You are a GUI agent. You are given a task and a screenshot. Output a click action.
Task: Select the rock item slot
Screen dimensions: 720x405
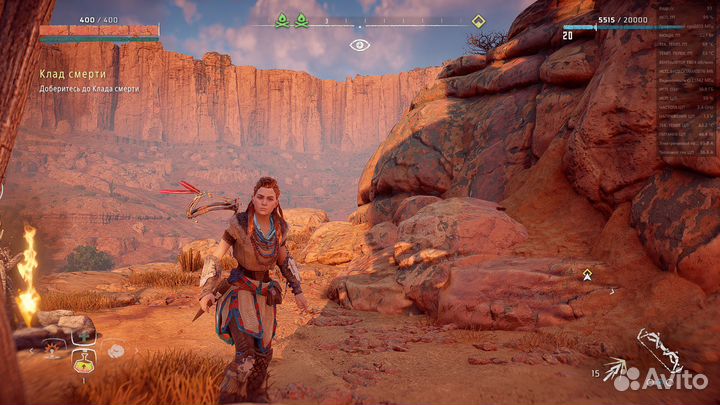115,351
